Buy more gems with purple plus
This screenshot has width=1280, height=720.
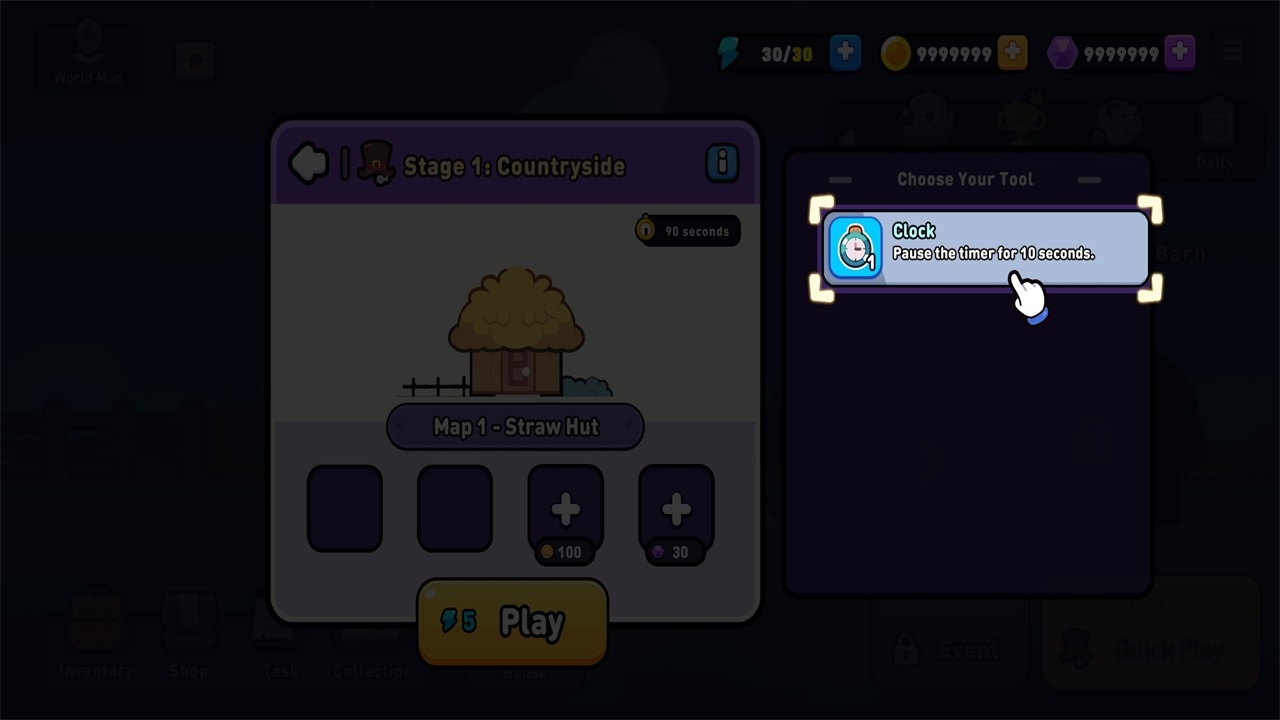[1180, 53]
